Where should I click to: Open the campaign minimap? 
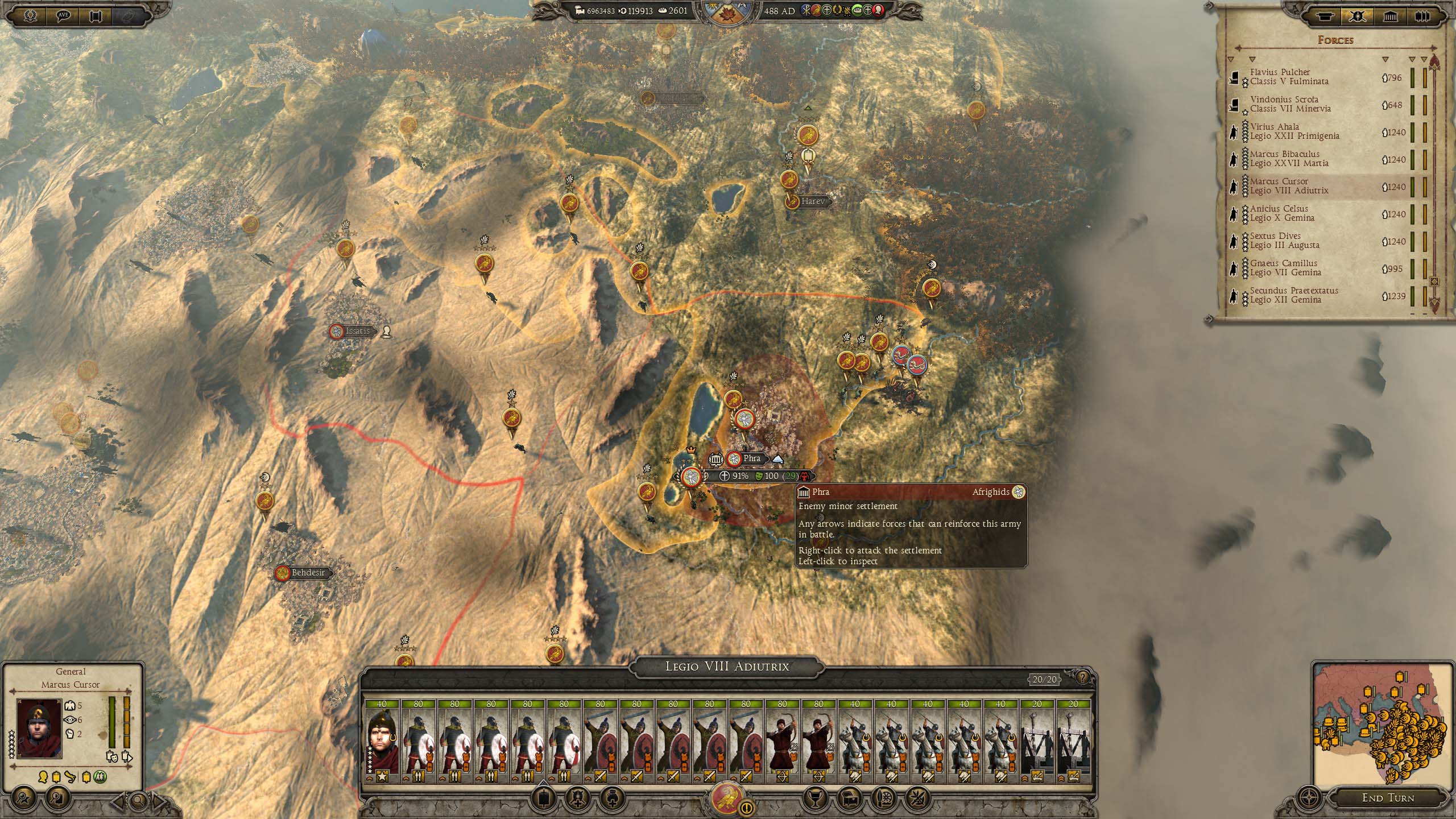(1383, 722)
